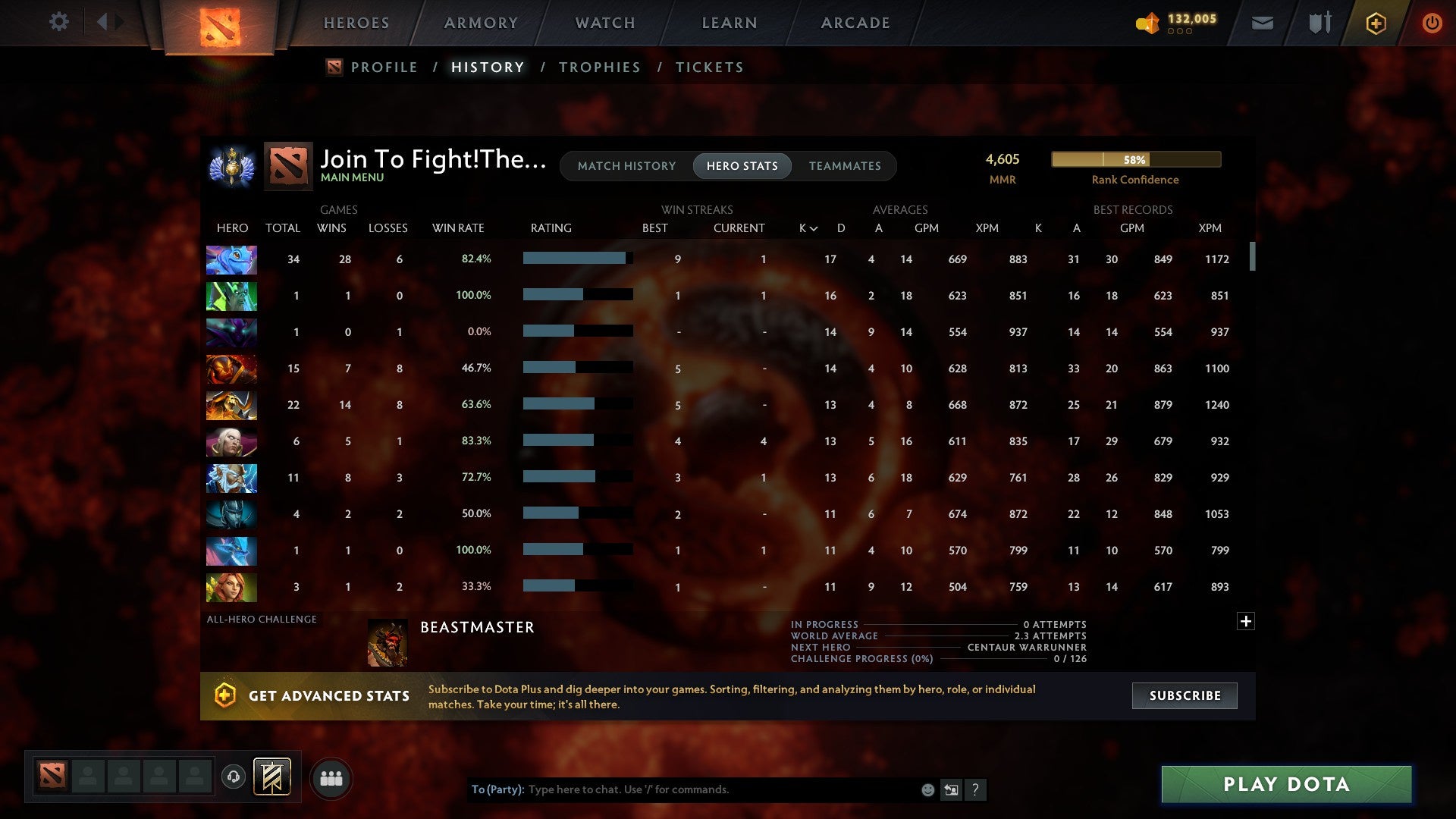
Task: Click the emoticon icon in the chat bar
Action: [x=927, y=789]
